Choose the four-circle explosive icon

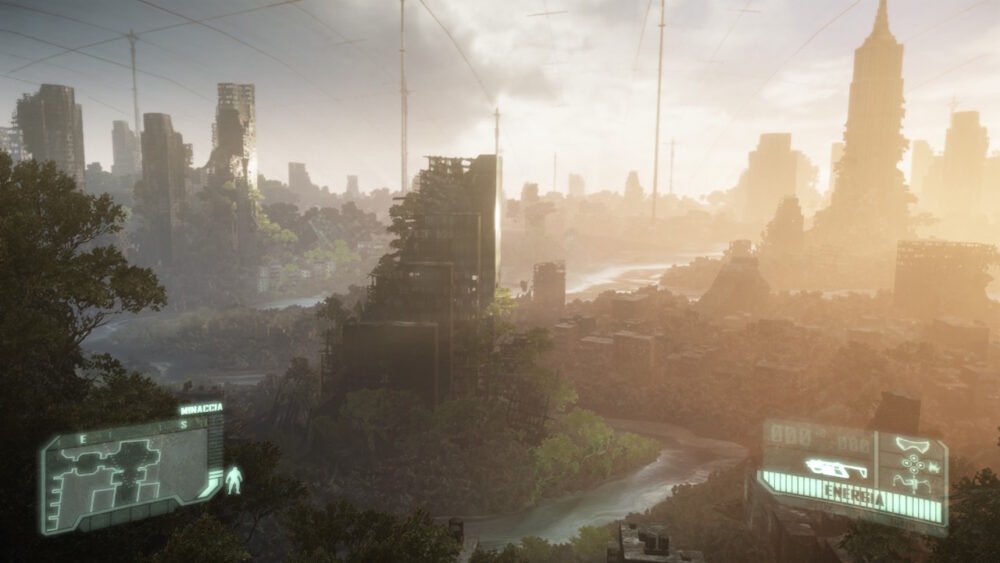[912, 464]
